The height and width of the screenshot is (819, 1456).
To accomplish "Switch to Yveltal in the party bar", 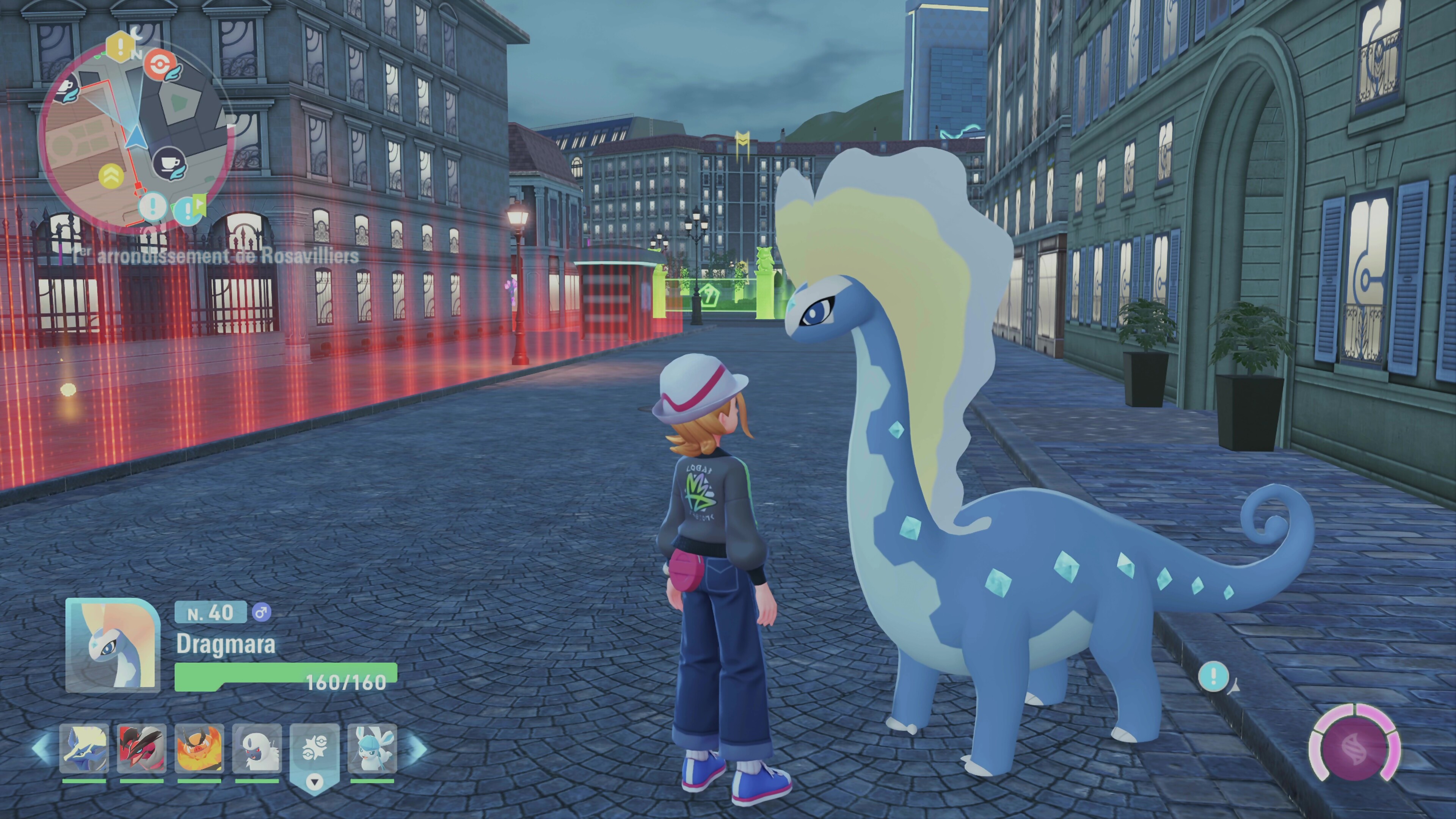I will tap(141, 748).
